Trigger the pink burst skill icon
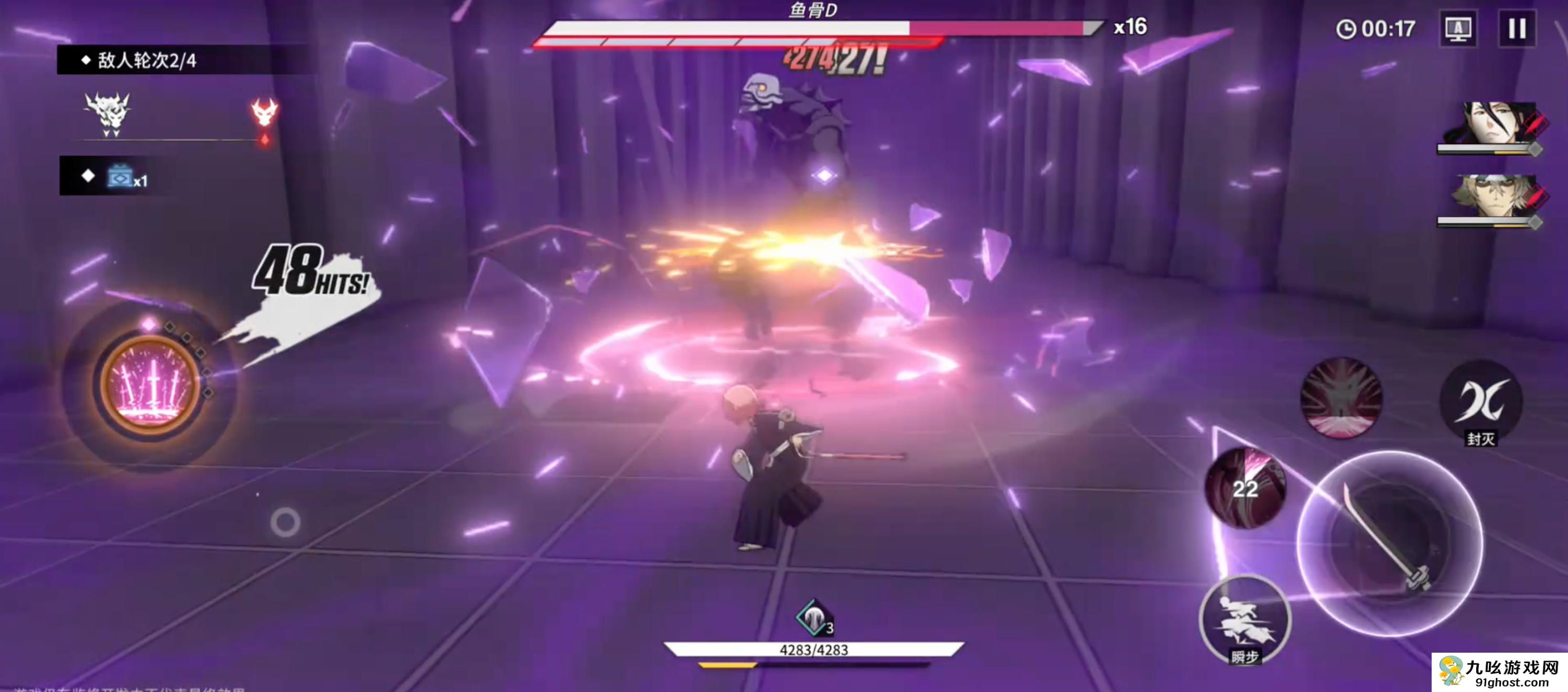Image resolution: width=1568 pixels, height=692 pixels. pos(1341,398)
